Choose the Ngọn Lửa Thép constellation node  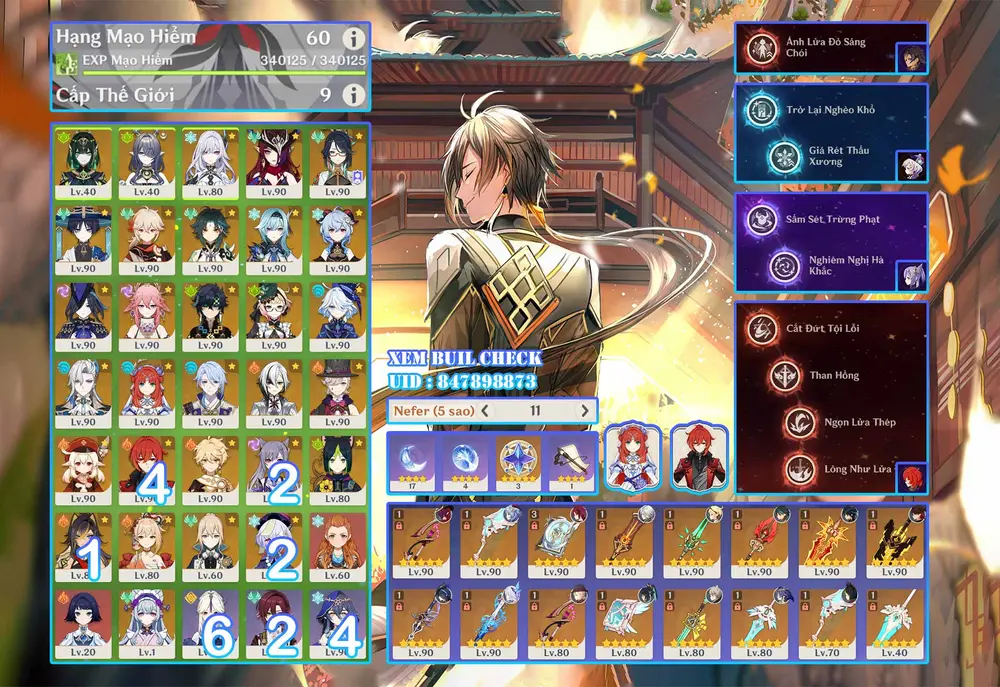(798, 422)
